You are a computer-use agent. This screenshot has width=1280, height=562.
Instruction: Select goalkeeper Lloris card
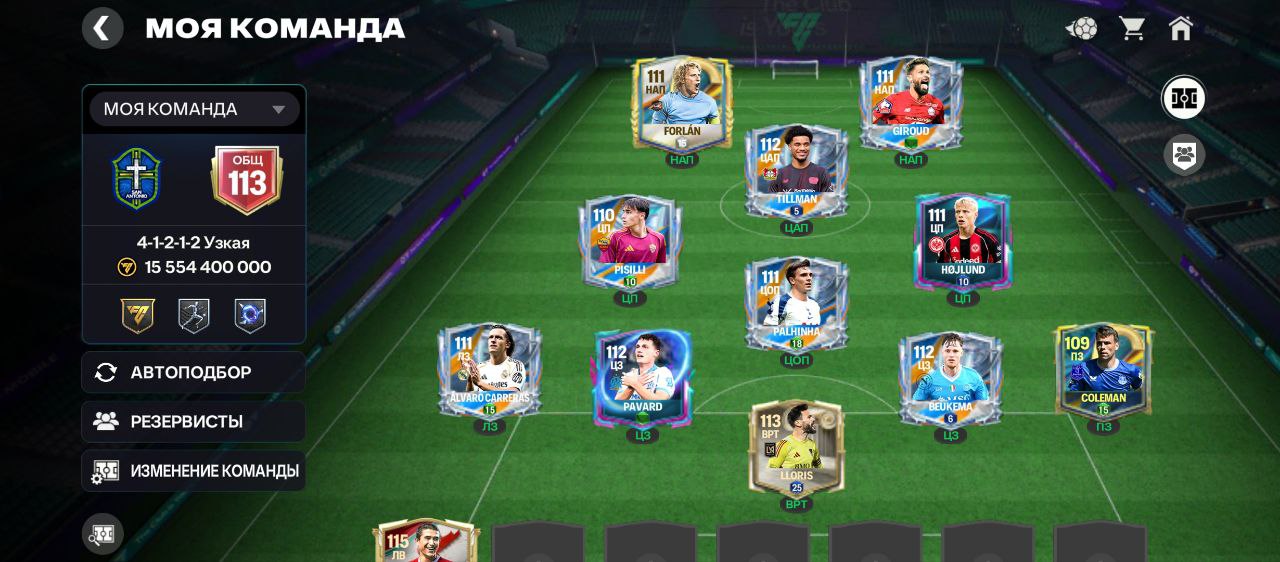pos(796,447)
